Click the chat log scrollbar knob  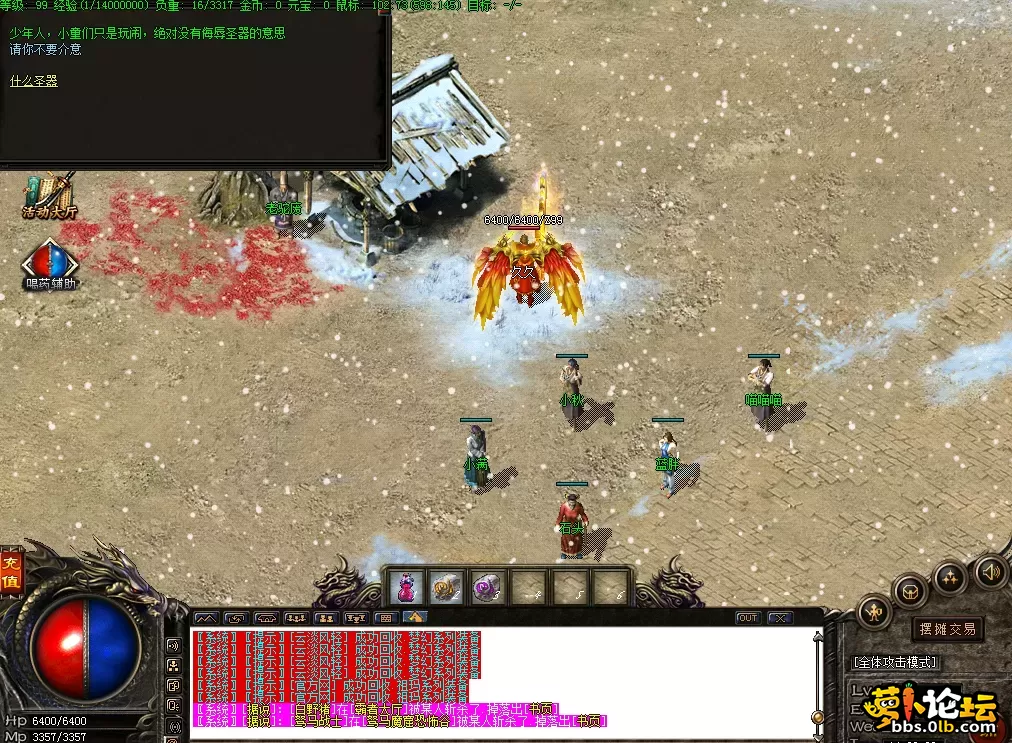click(x=819, y=716)
